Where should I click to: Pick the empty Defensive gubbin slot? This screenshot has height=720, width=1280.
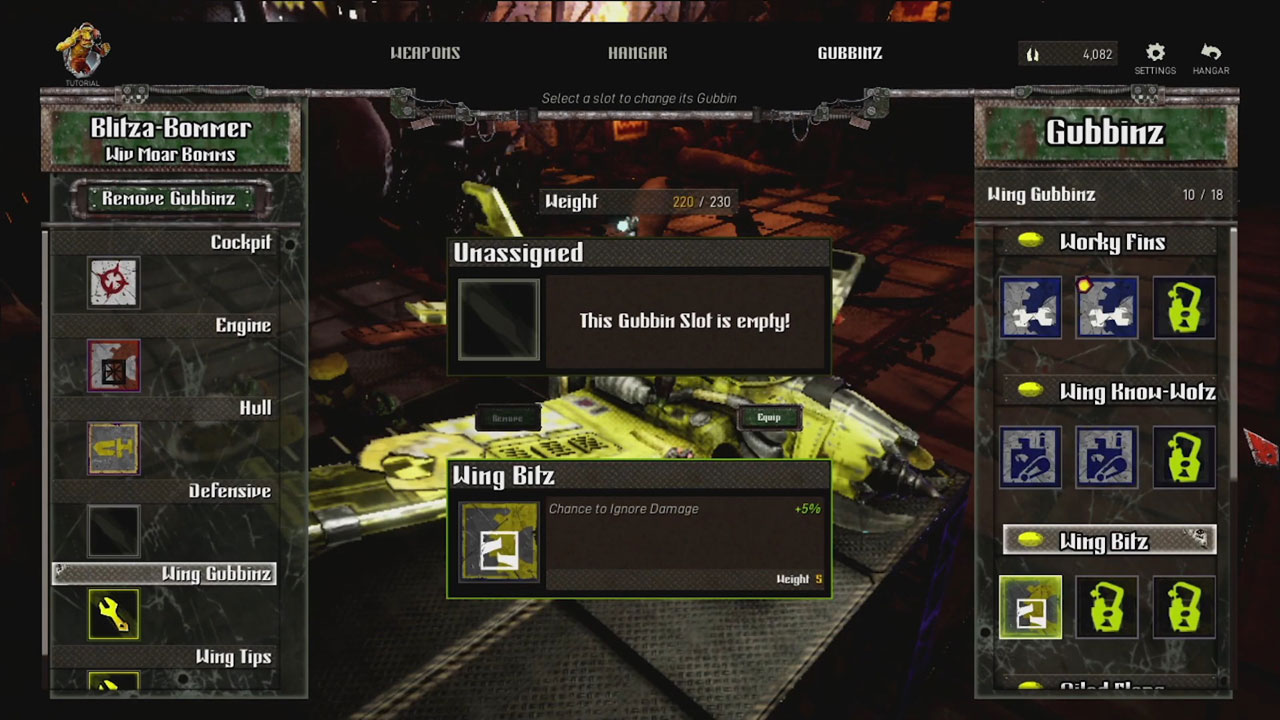pyautogui.click(x=113, y=530)
